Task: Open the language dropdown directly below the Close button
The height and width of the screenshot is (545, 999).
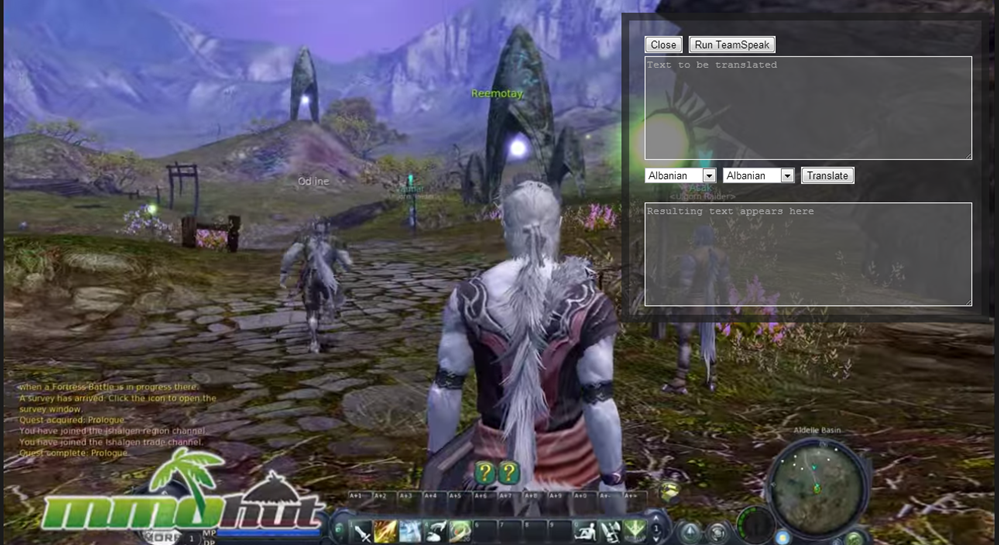Action: click(680, 176)
